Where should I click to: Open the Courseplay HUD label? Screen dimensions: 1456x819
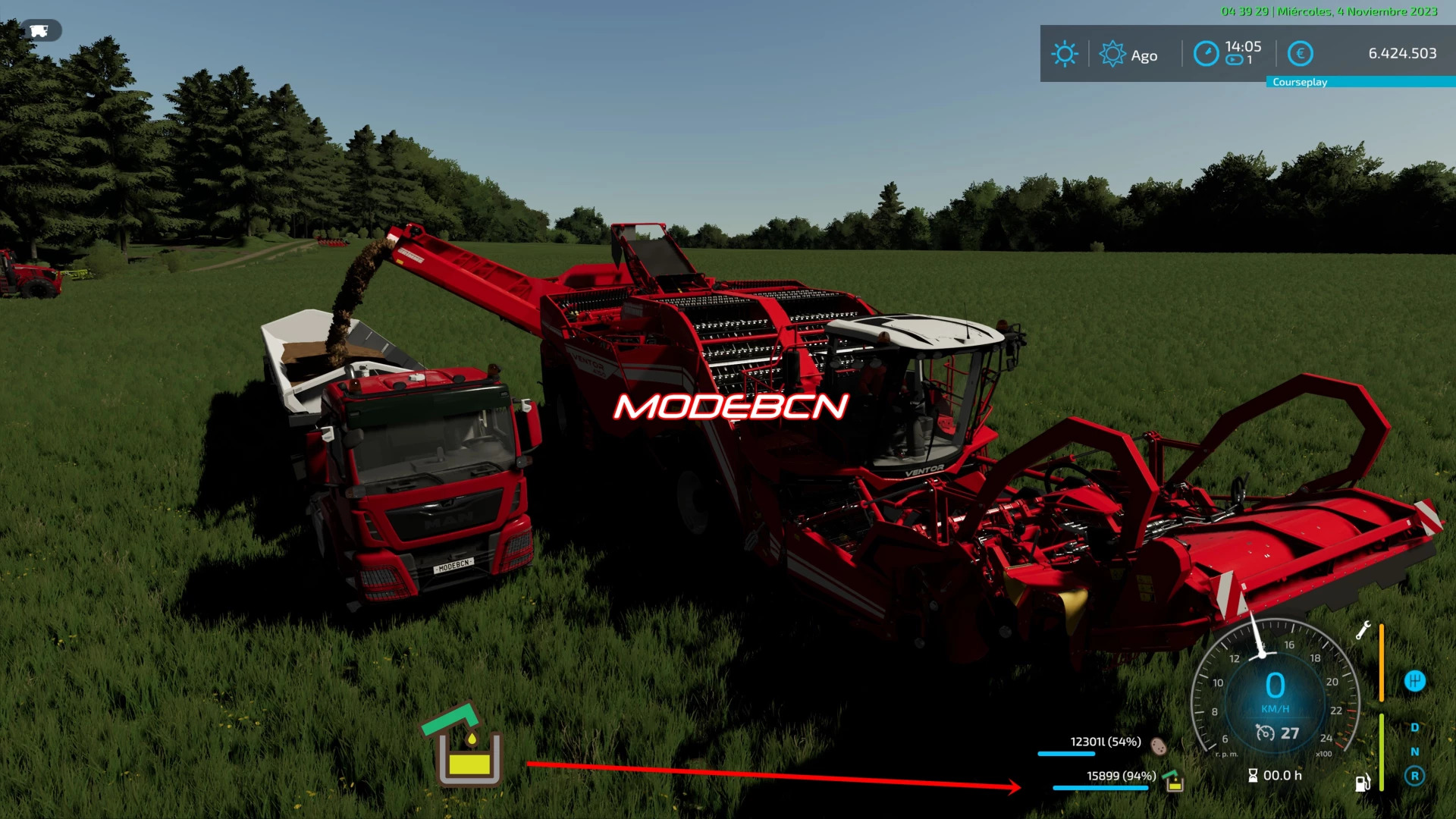tap(1299, 82)
